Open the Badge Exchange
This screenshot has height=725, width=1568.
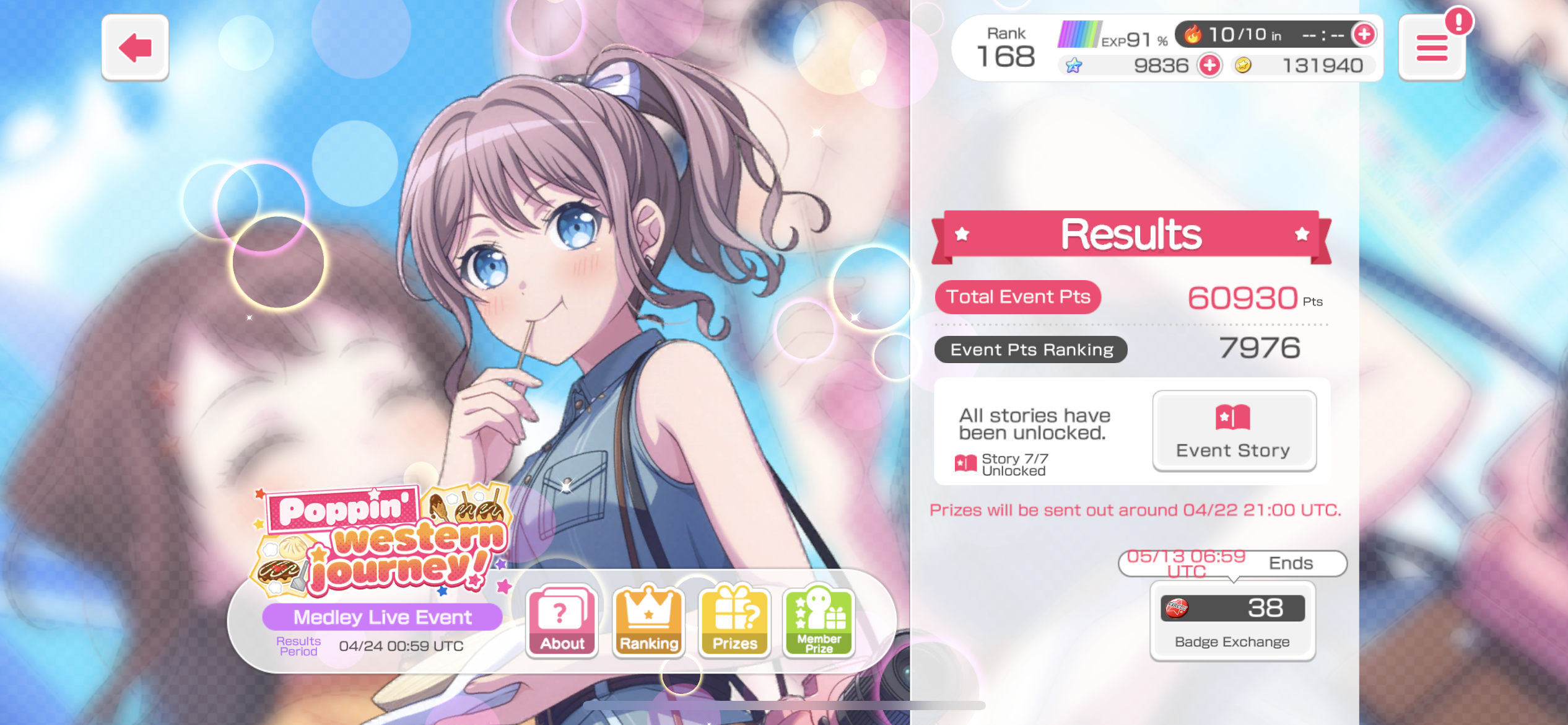coord(1232,622)
